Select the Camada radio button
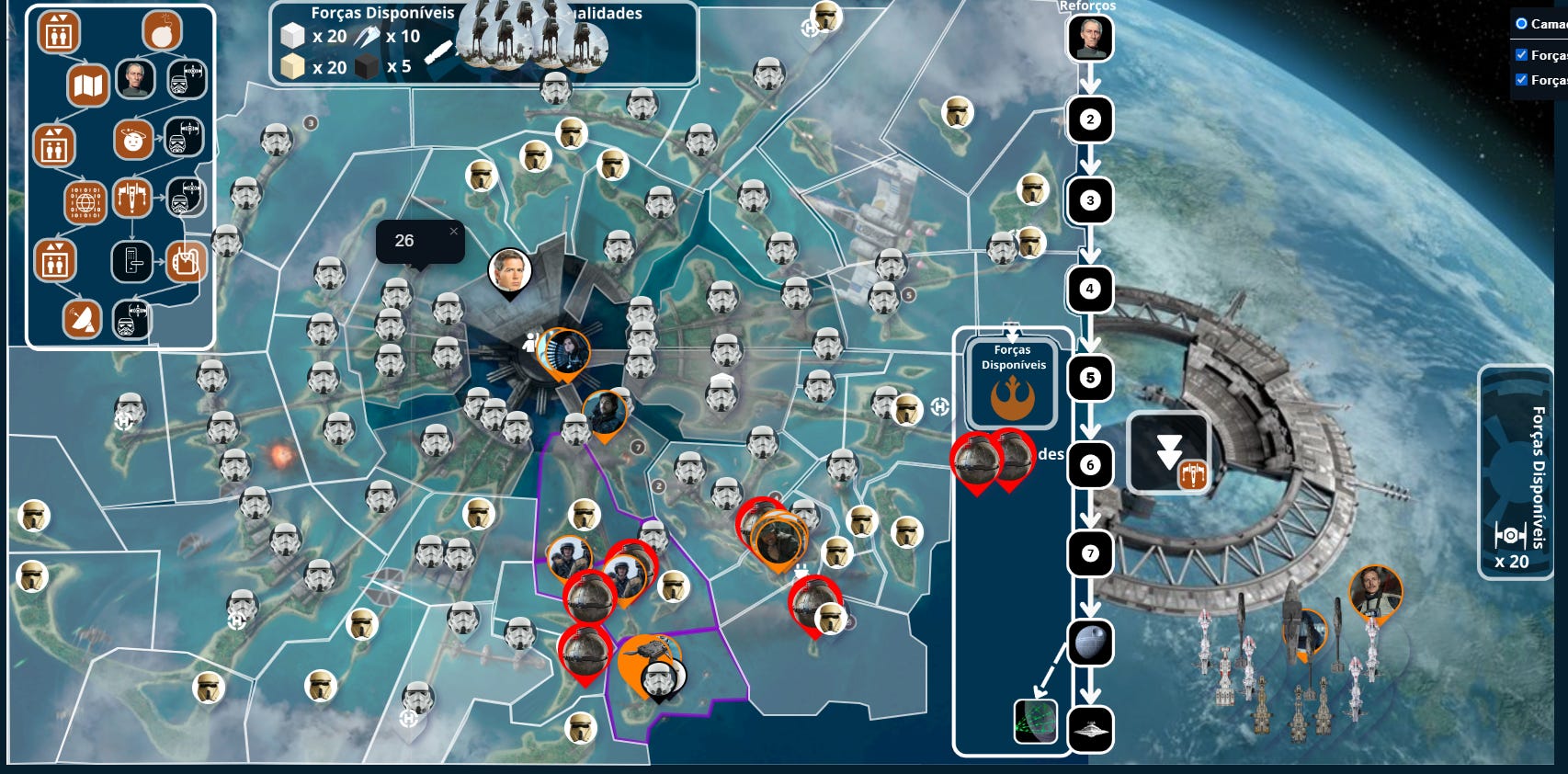The width and height of the screenshot is (1568, 774). 1521,23
